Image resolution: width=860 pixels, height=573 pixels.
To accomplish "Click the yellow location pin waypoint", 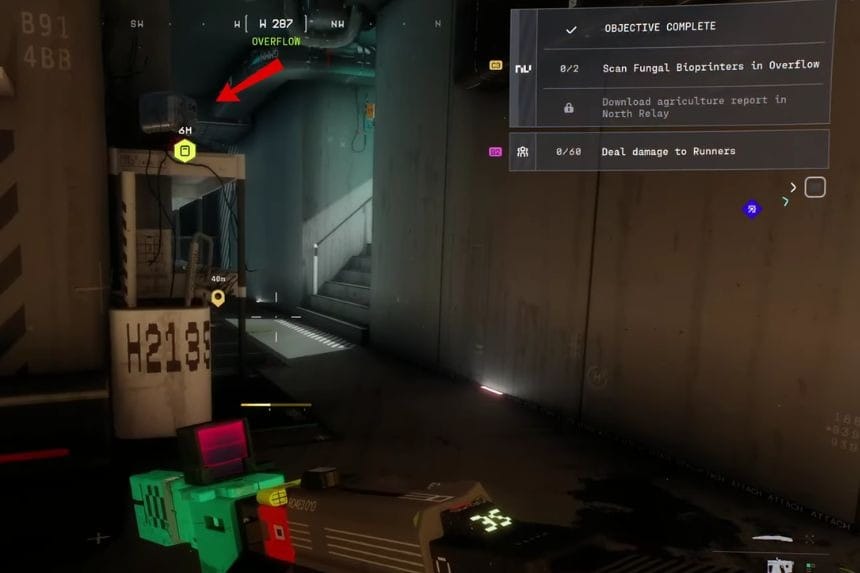I will [218, 297].
